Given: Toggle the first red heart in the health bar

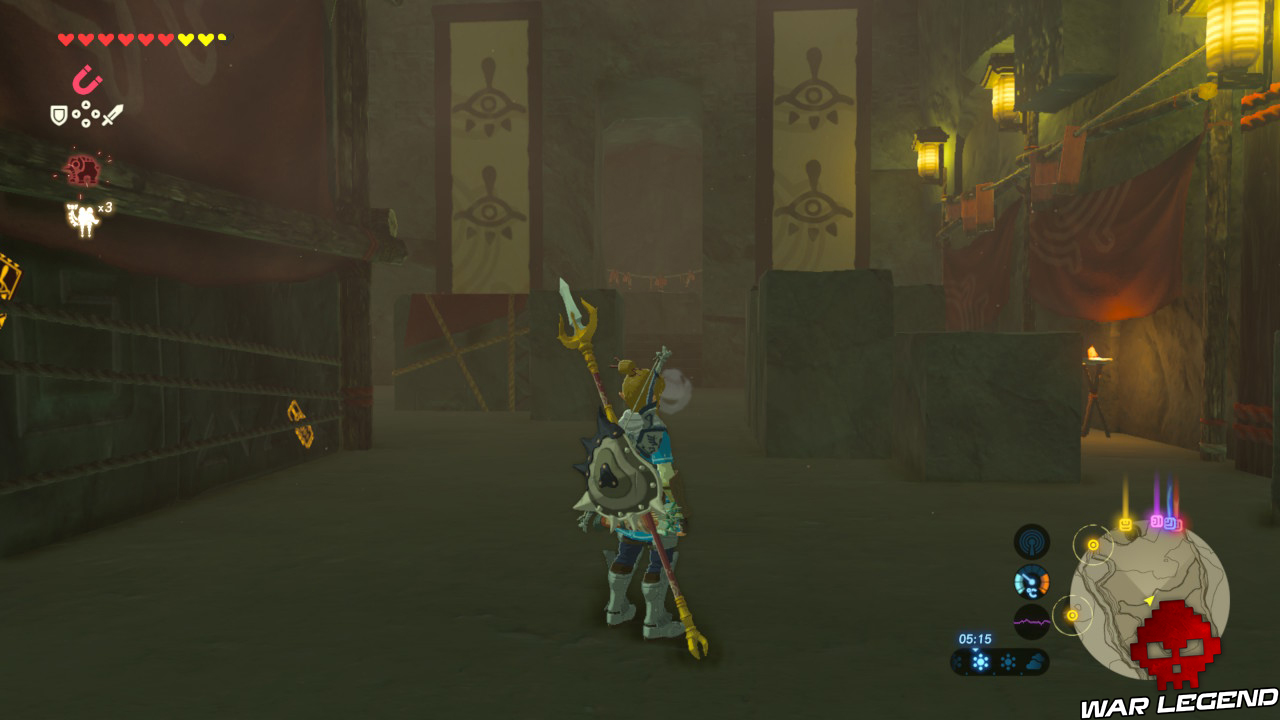Looking at the screenshot, I should point(66,38).
